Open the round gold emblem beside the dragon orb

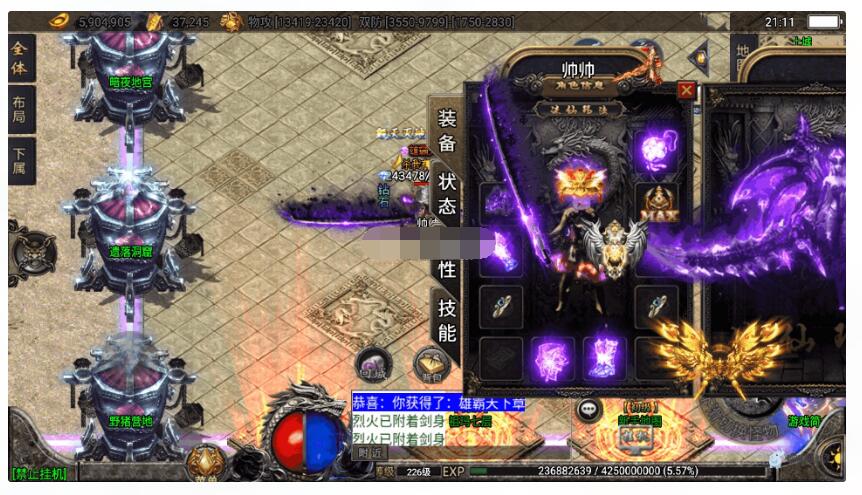(204, 461)
